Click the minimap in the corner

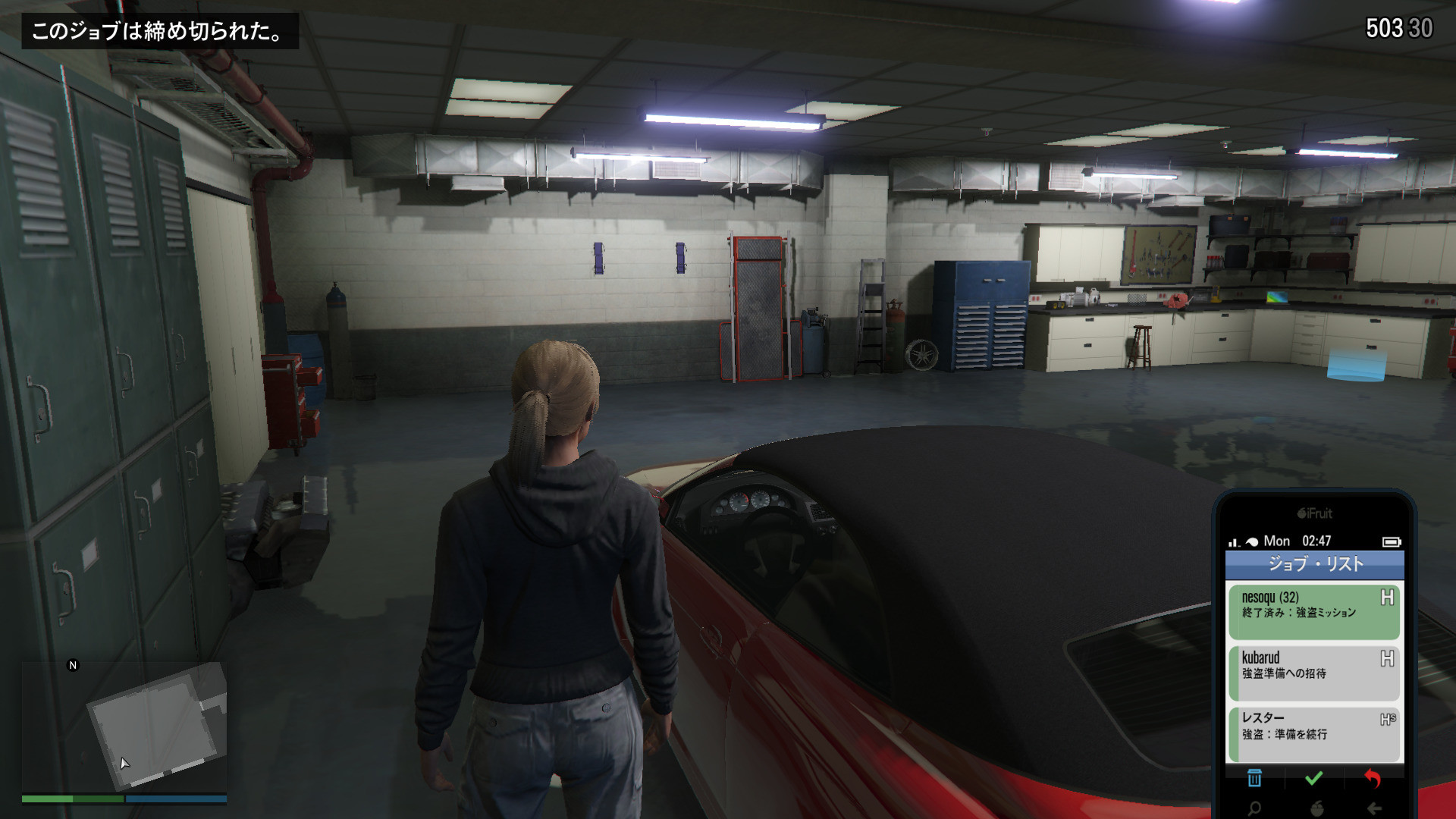click(124, 728)
